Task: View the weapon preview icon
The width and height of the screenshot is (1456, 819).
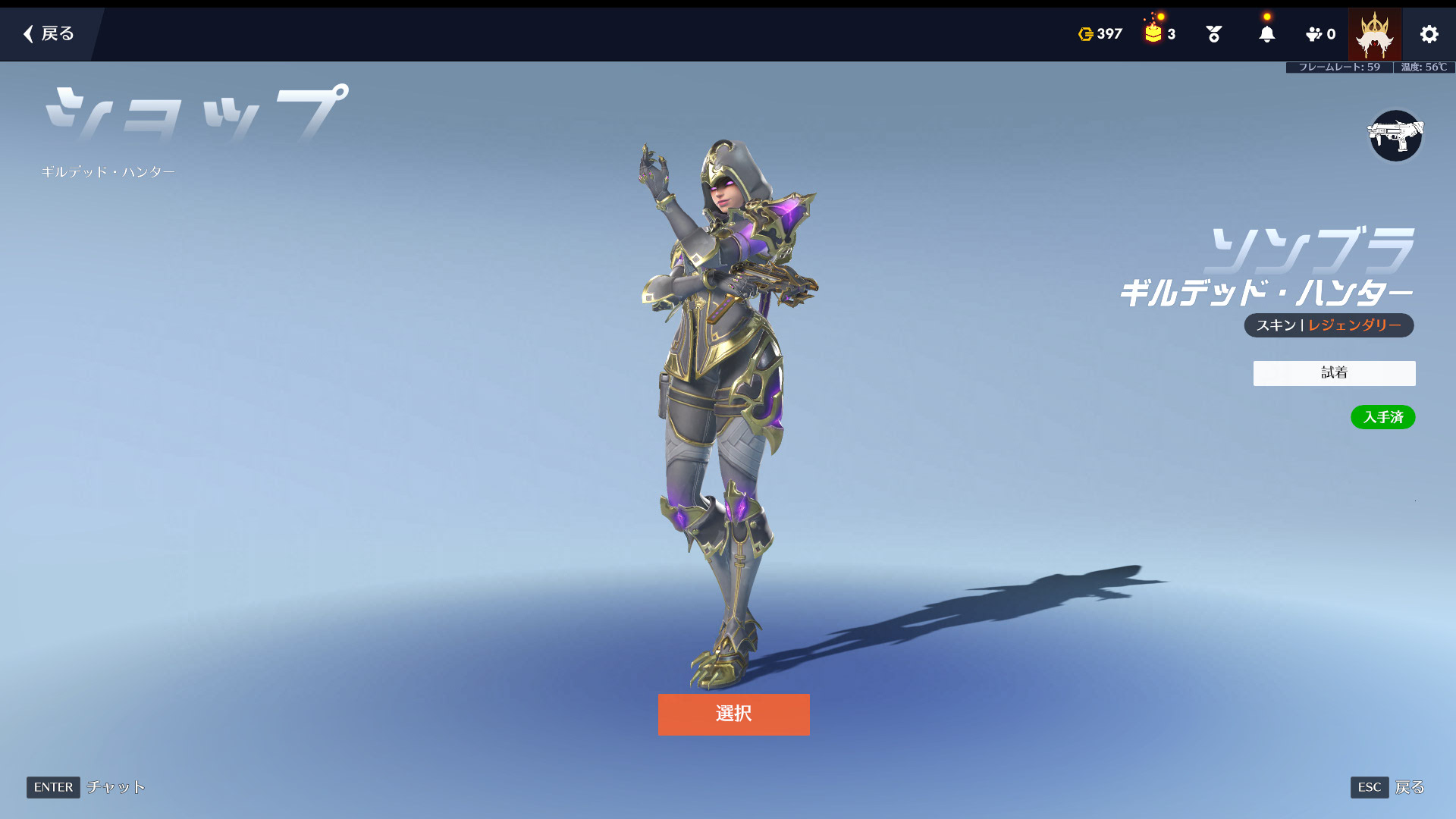Action: 1395,136
